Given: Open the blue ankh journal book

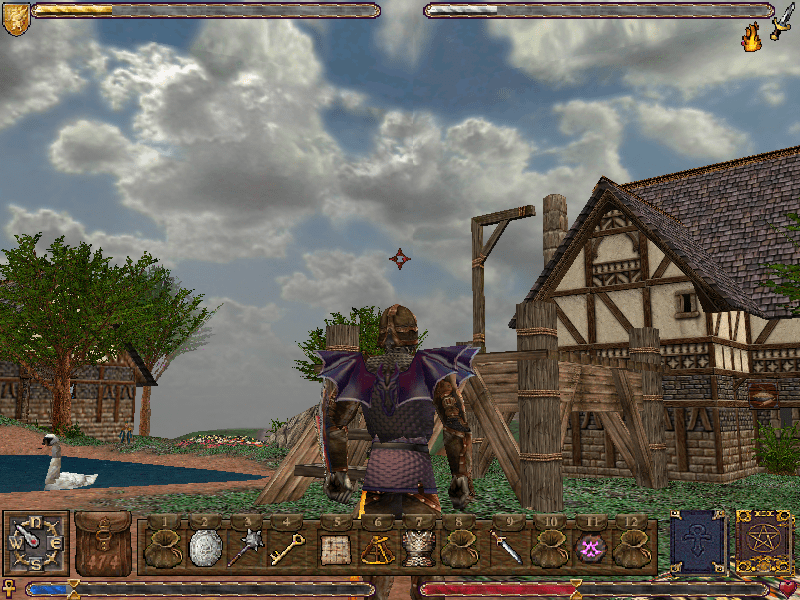Looking at the screenshot, I should point(697,542).
